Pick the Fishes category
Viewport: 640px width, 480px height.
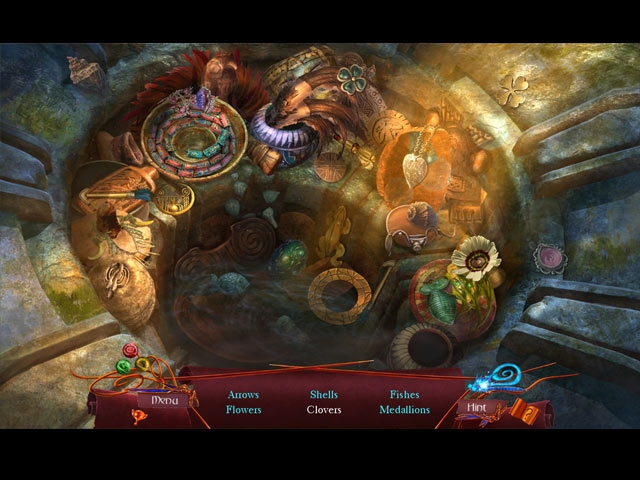404,394
